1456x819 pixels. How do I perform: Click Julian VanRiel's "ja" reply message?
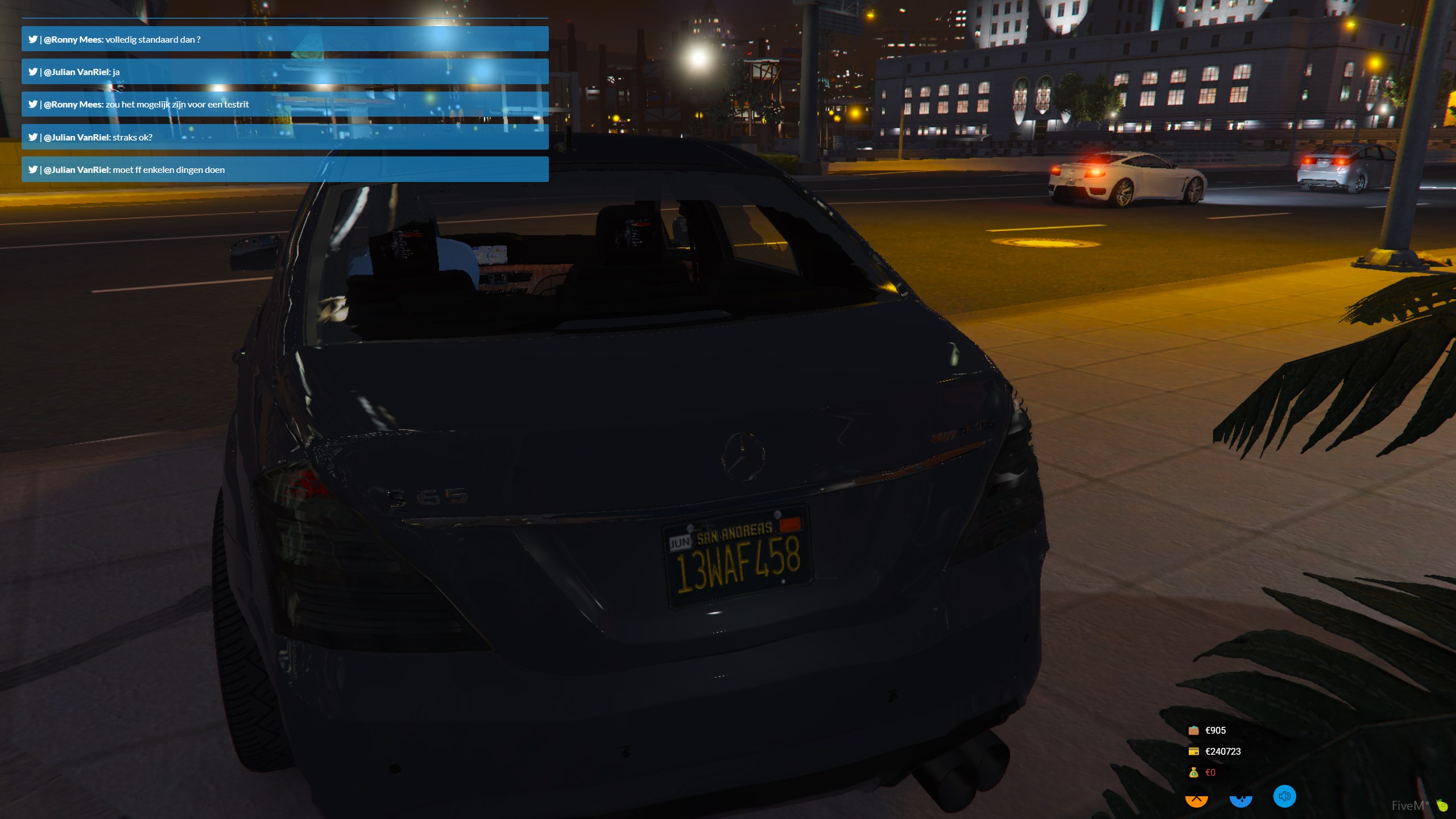coord(284,72)
